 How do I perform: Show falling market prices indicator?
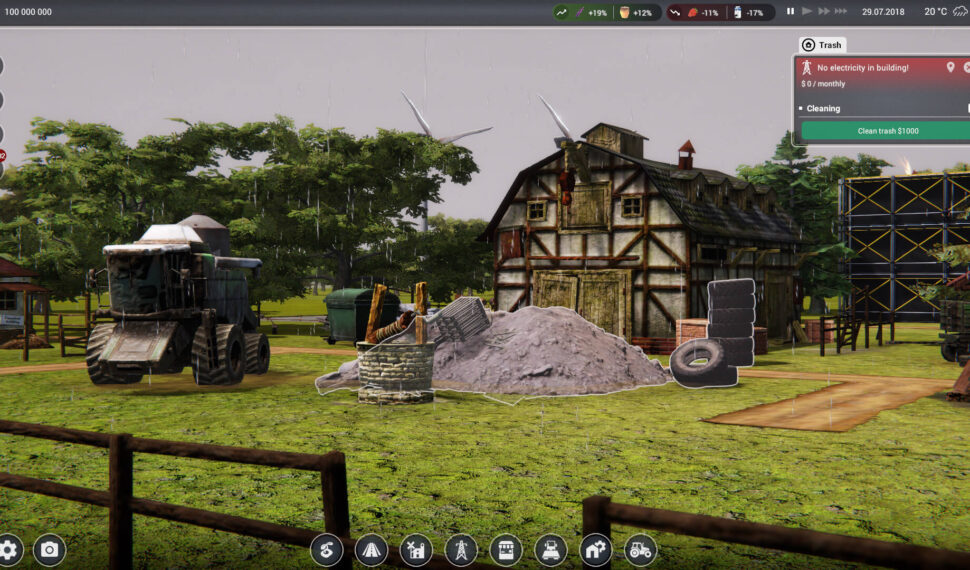coord(675,12)
